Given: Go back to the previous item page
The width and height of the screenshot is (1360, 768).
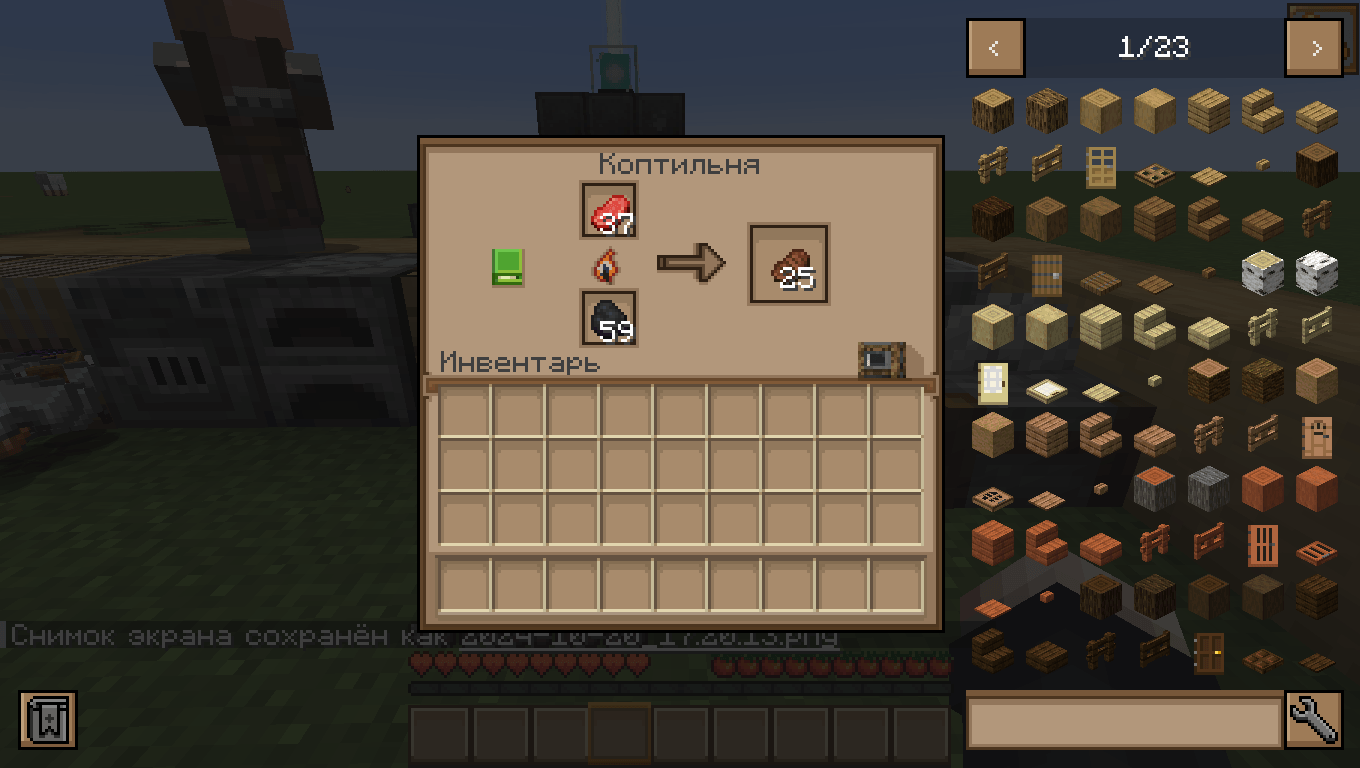Looking at the screenshot, I should pyautogui.click(x=994, y=47).
